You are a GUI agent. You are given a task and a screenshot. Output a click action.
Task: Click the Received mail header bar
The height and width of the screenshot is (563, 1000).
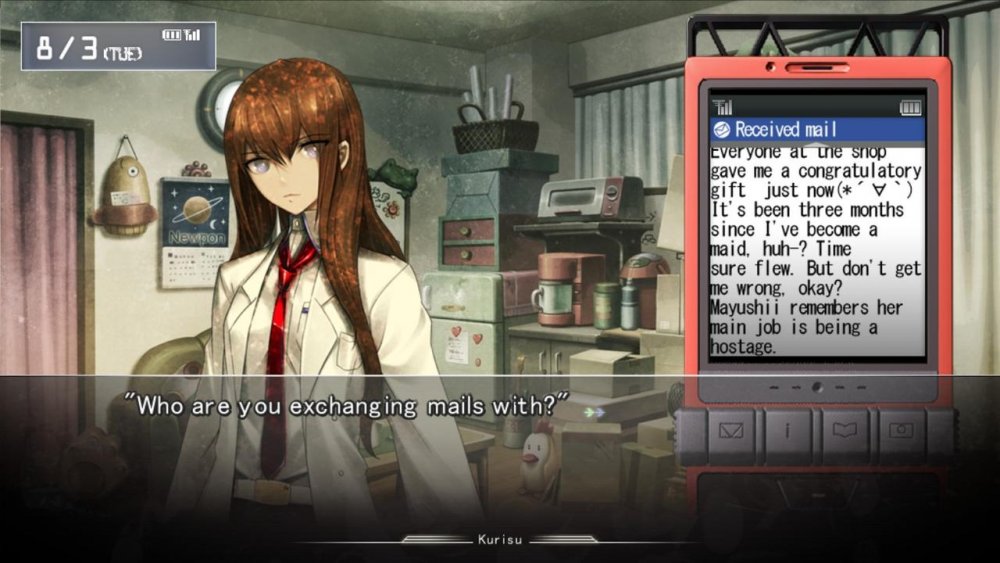pyautogui.click(x=816, y=130)
